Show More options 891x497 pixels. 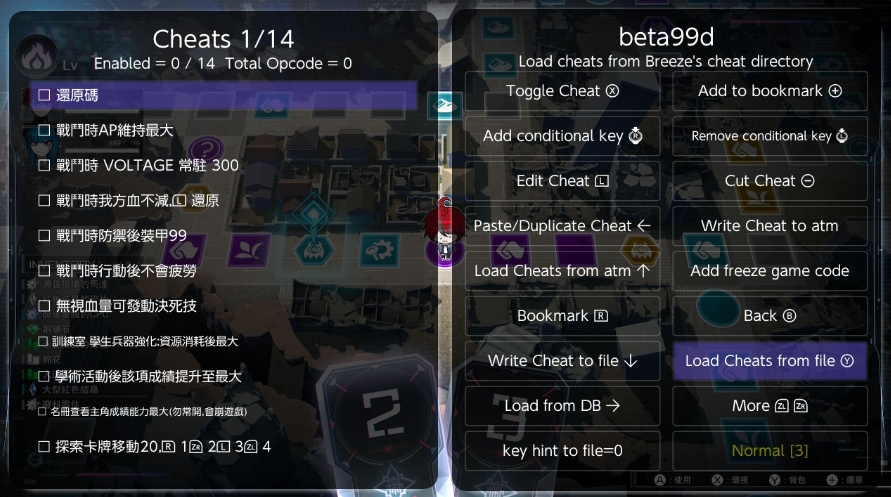tap(769, 406)
